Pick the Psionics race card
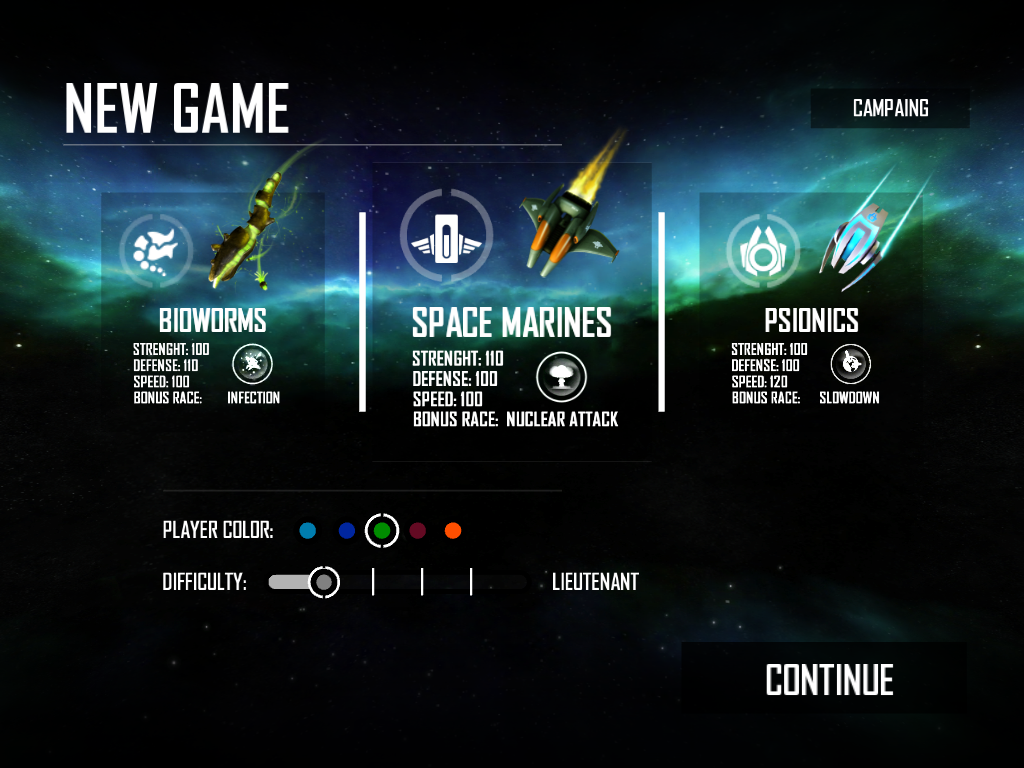This screenshot has width=1024, height=768. (x=811, y=300)
